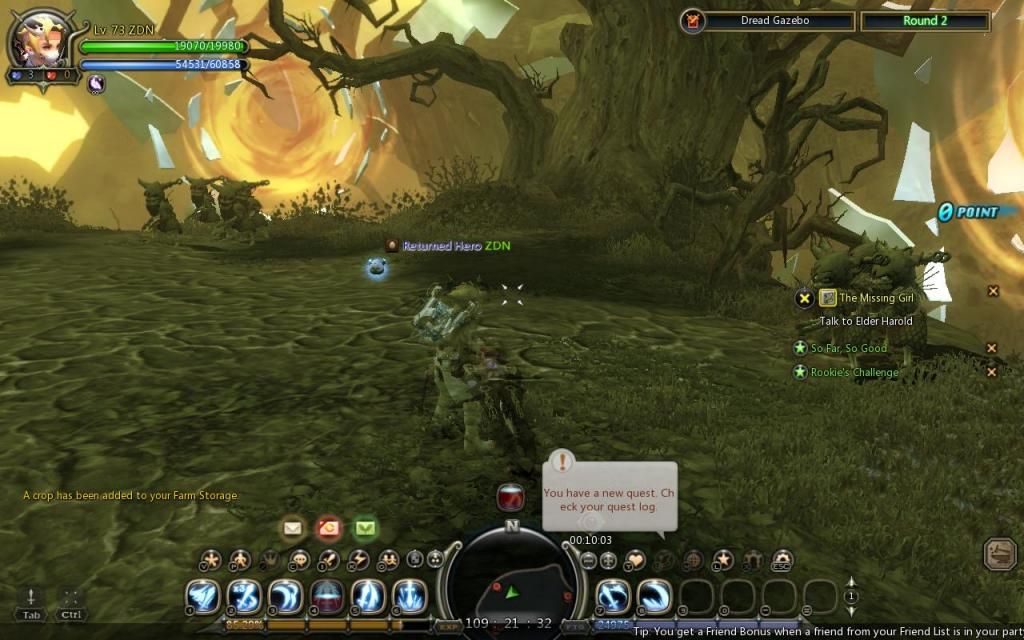Viewport: 1024px width, 640px height.
Task: Remove The Missing Girl from the quest tracker
Action: click(x=993, y=291)
